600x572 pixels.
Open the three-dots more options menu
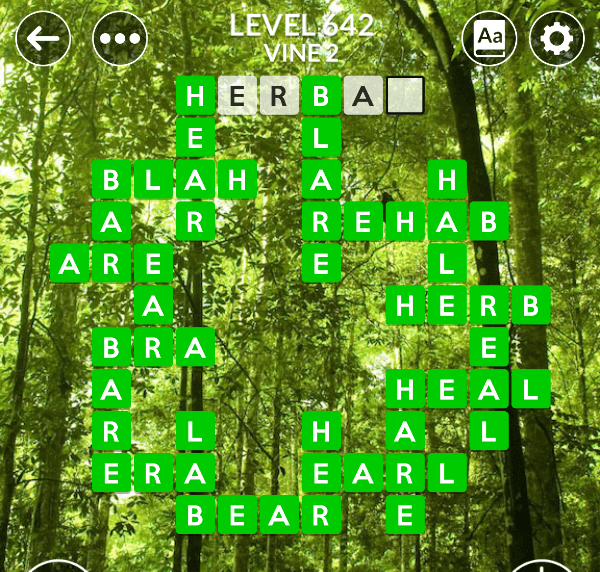120,40
